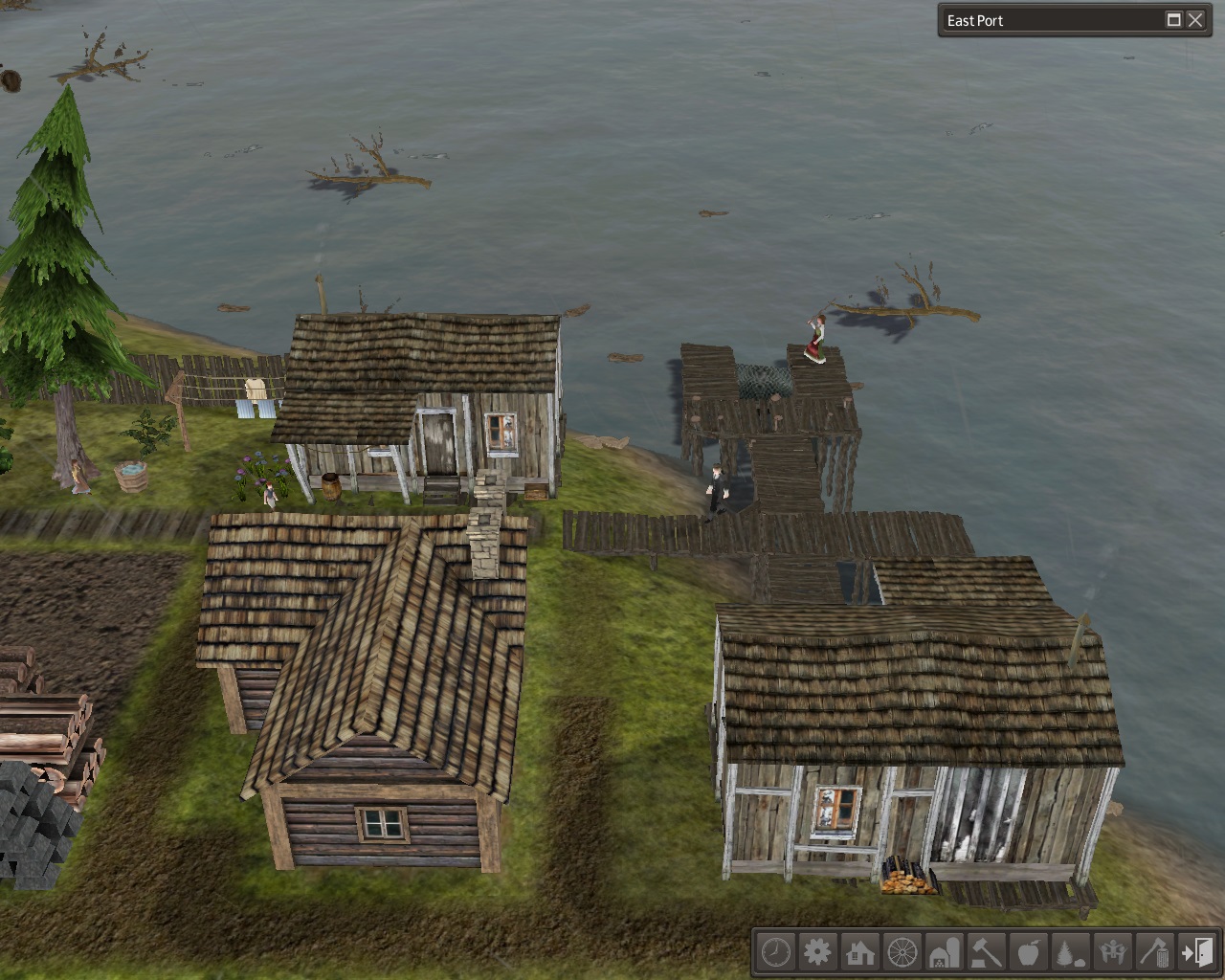Screen dimensions: 1225x980
Task: Close the East Port window
Action: (x=1196, y=20)
